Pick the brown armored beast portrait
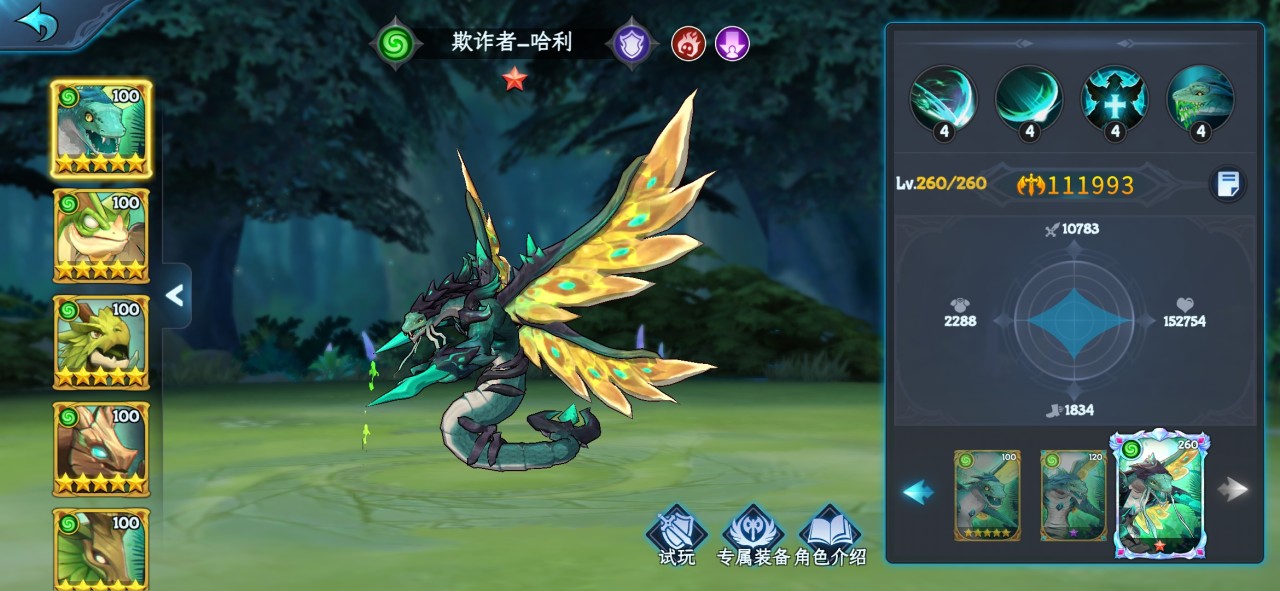The width and height of the screenshot is (1280, 591). point(101,450)
